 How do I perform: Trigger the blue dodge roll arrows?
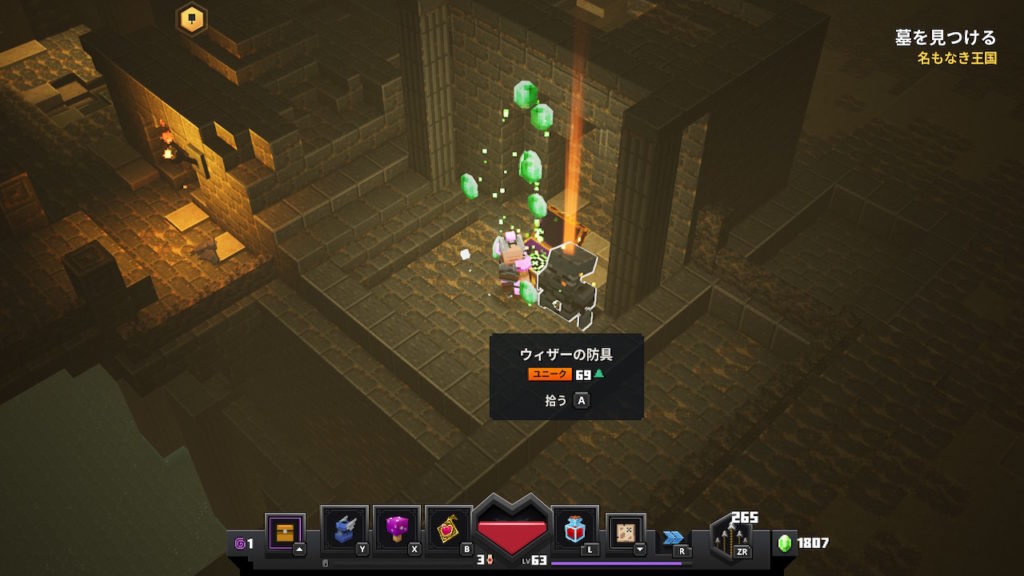coord(674,537)
